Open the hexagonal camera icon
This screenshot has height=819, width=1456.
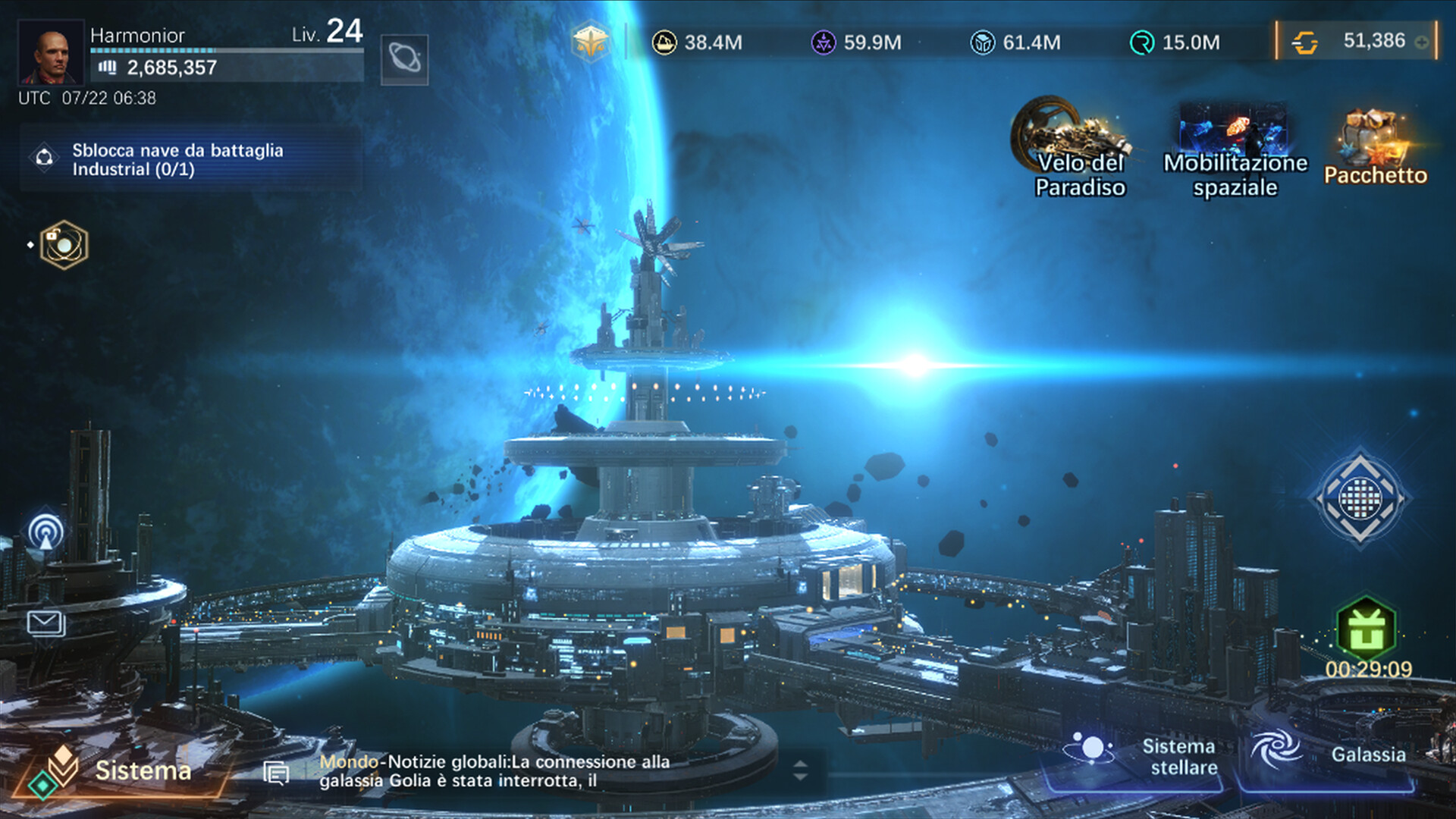(x=64, y=245)
